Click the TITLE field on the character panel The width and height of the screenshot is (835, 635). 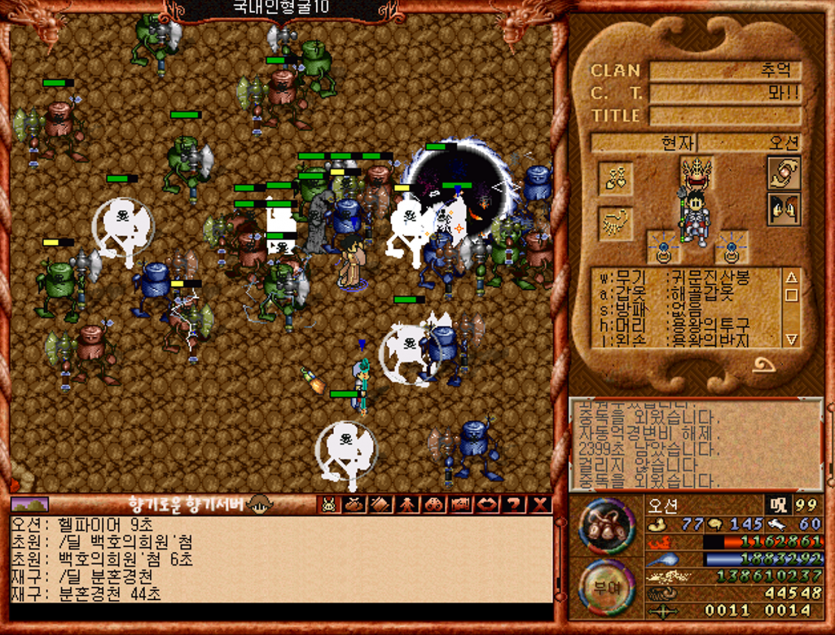point(725,115)
